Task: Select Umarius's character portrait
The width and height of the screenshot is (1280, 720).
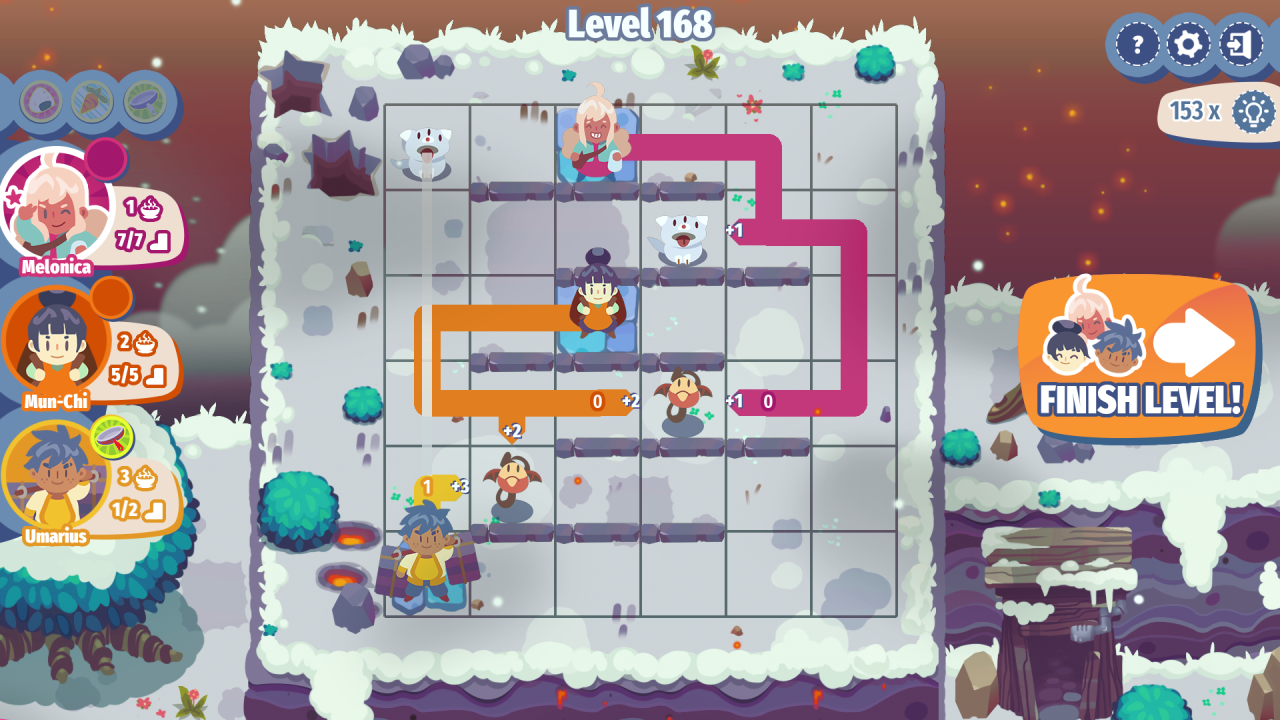Action: coord(54,480)
